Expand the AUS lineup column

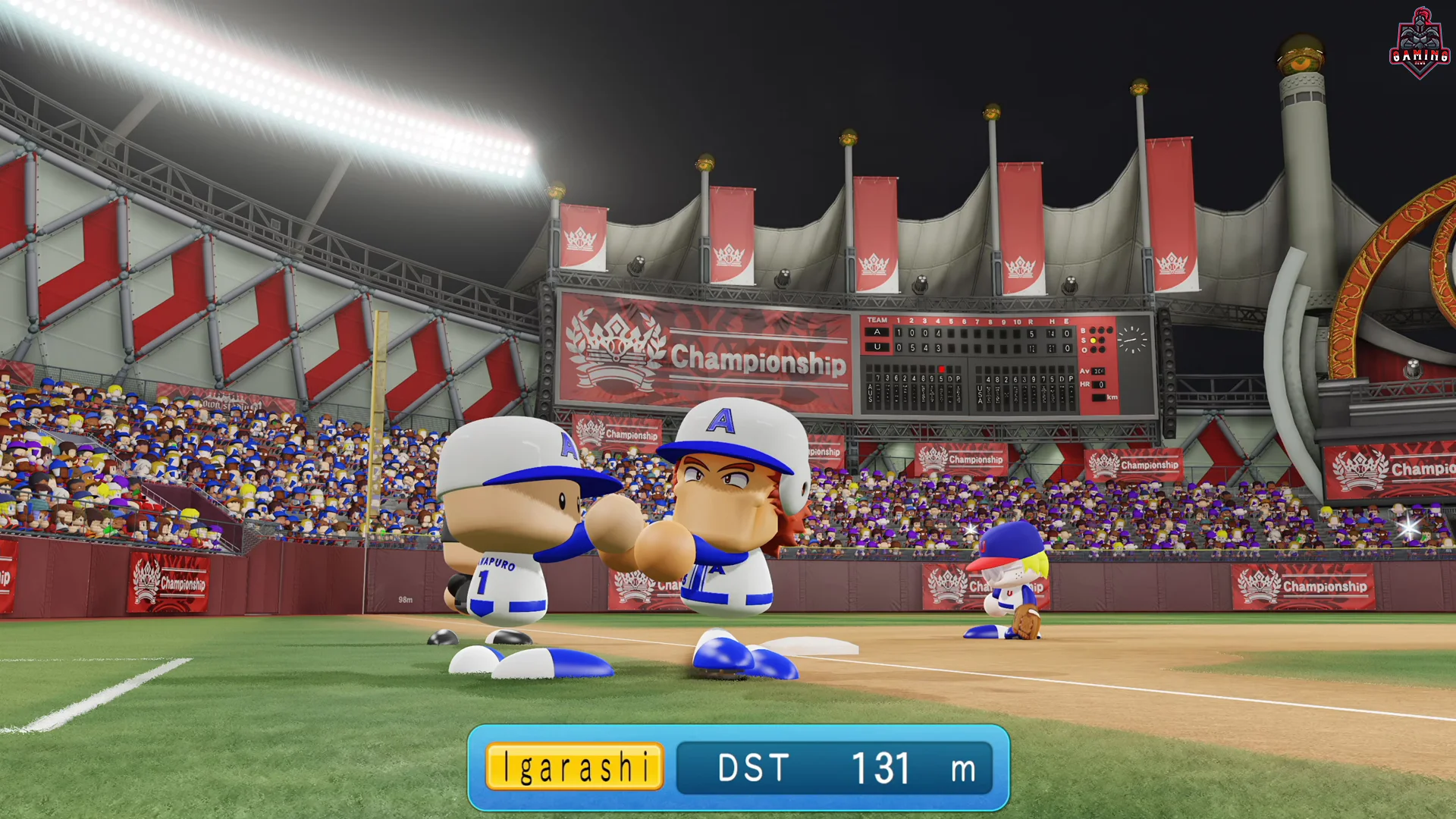click(x=871, y=394)
